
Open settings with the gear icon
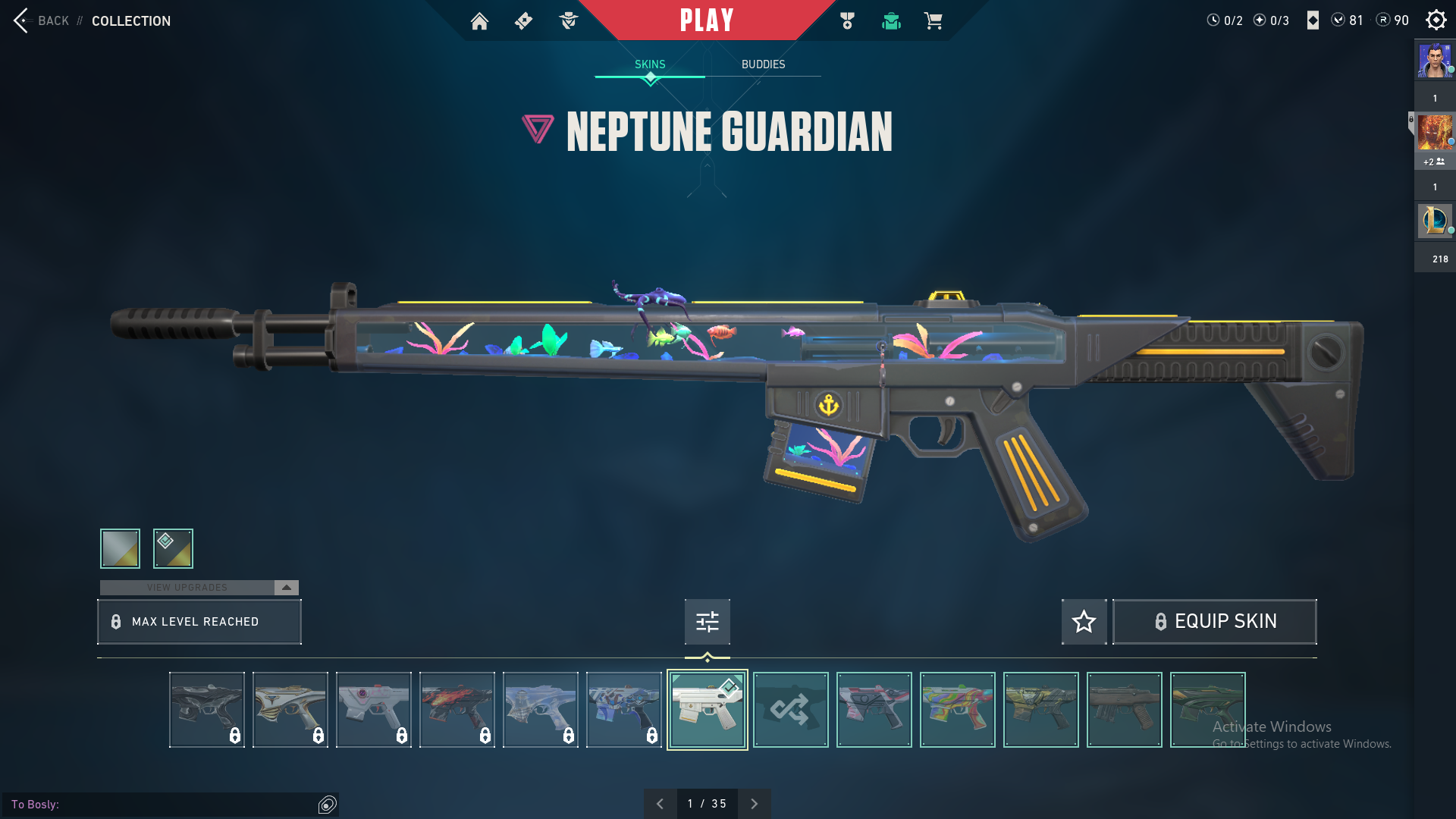point(1436,20)
